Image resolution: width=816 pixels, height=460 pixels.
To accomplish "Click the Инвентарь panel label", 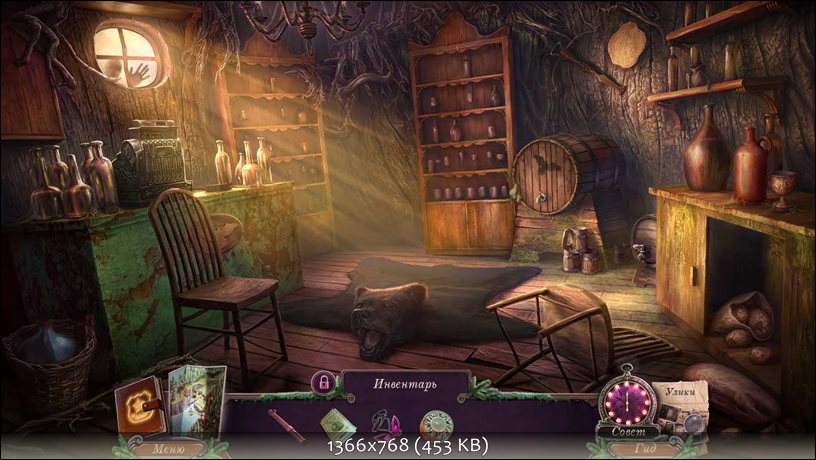I will pos(405,382).
